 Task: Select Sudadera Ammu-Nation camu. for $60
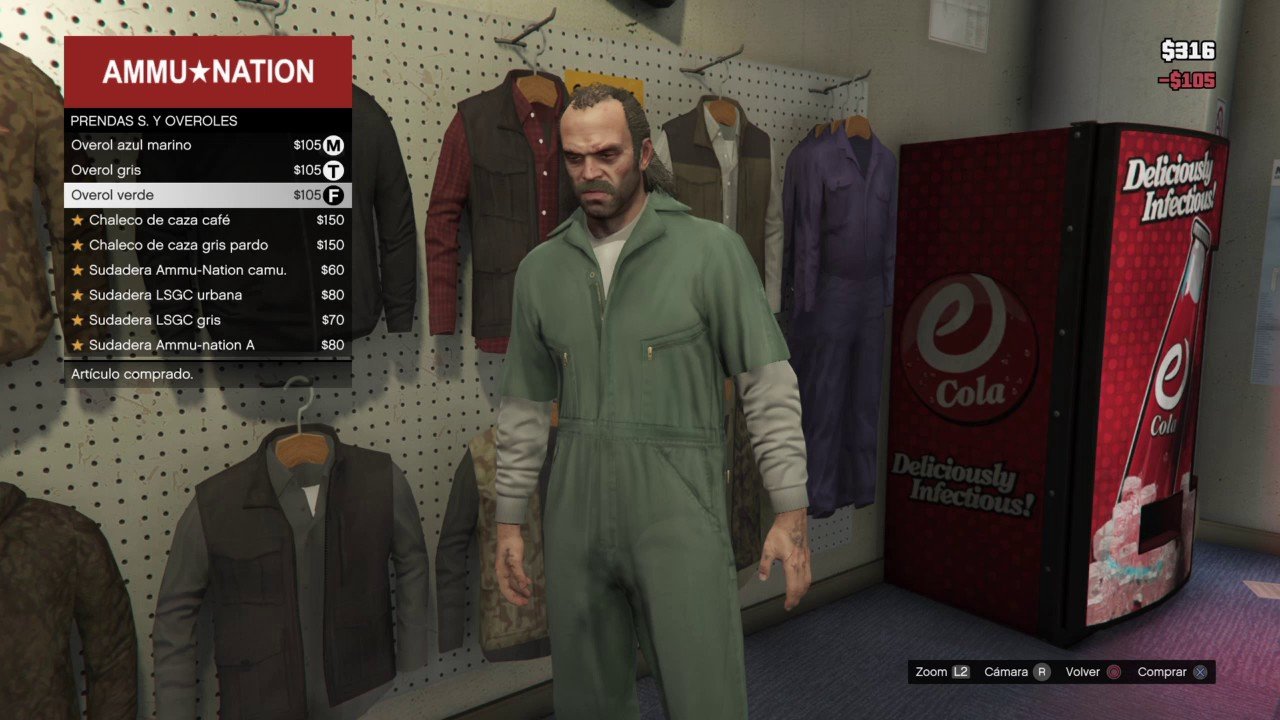tap(207, 270)
